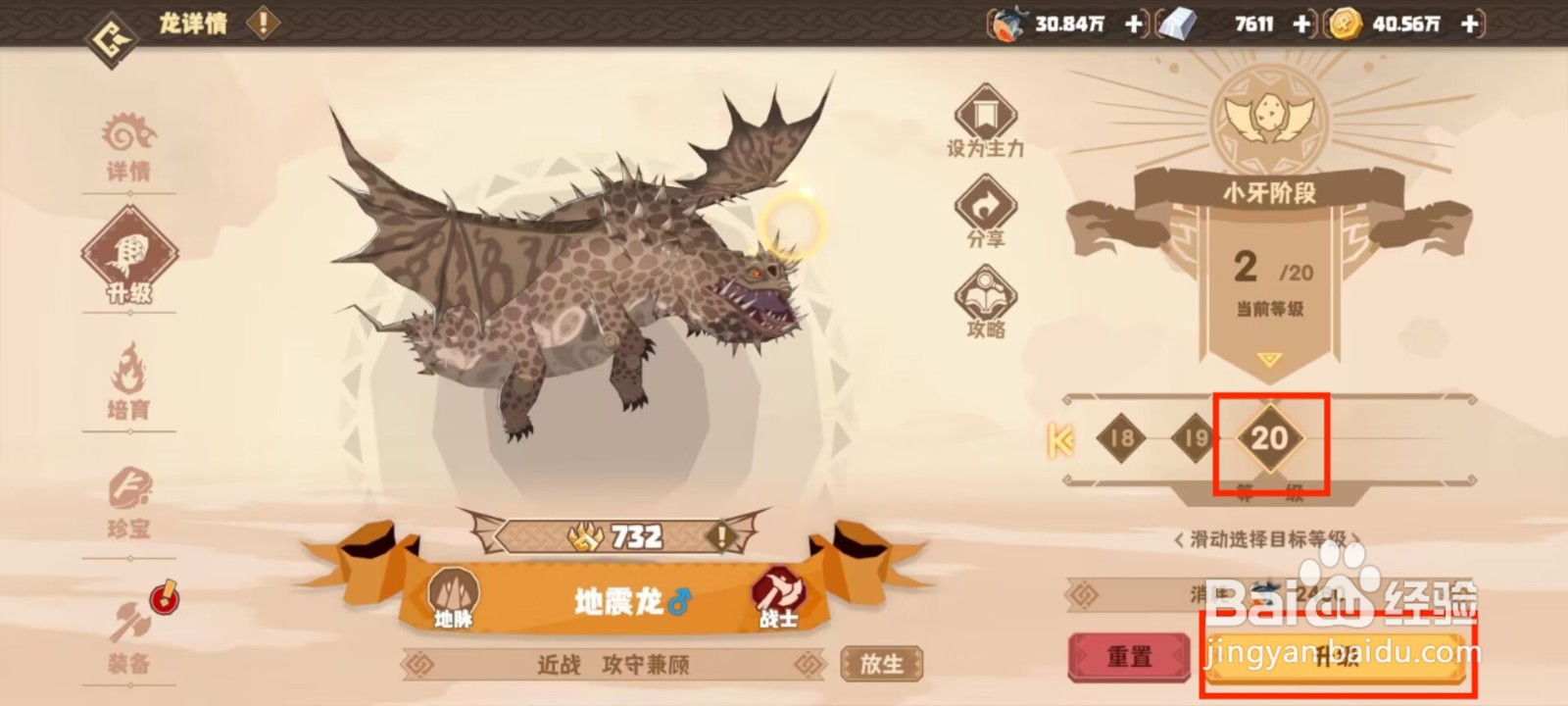
Task: Select level 20 as the target level
Action: pyautogui.click(x=1268, y=440)
